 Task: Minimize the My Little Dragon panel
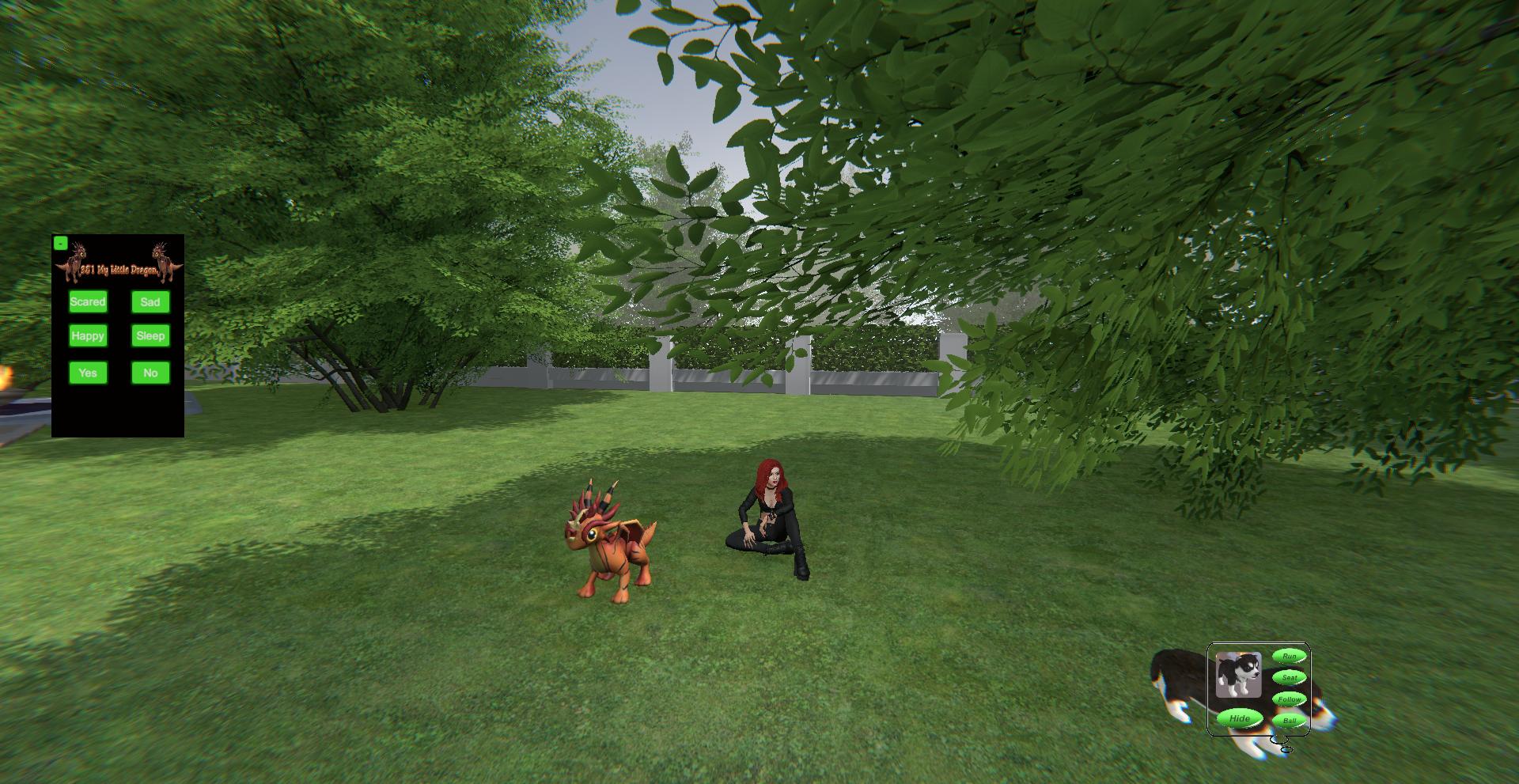coord(60,243)
